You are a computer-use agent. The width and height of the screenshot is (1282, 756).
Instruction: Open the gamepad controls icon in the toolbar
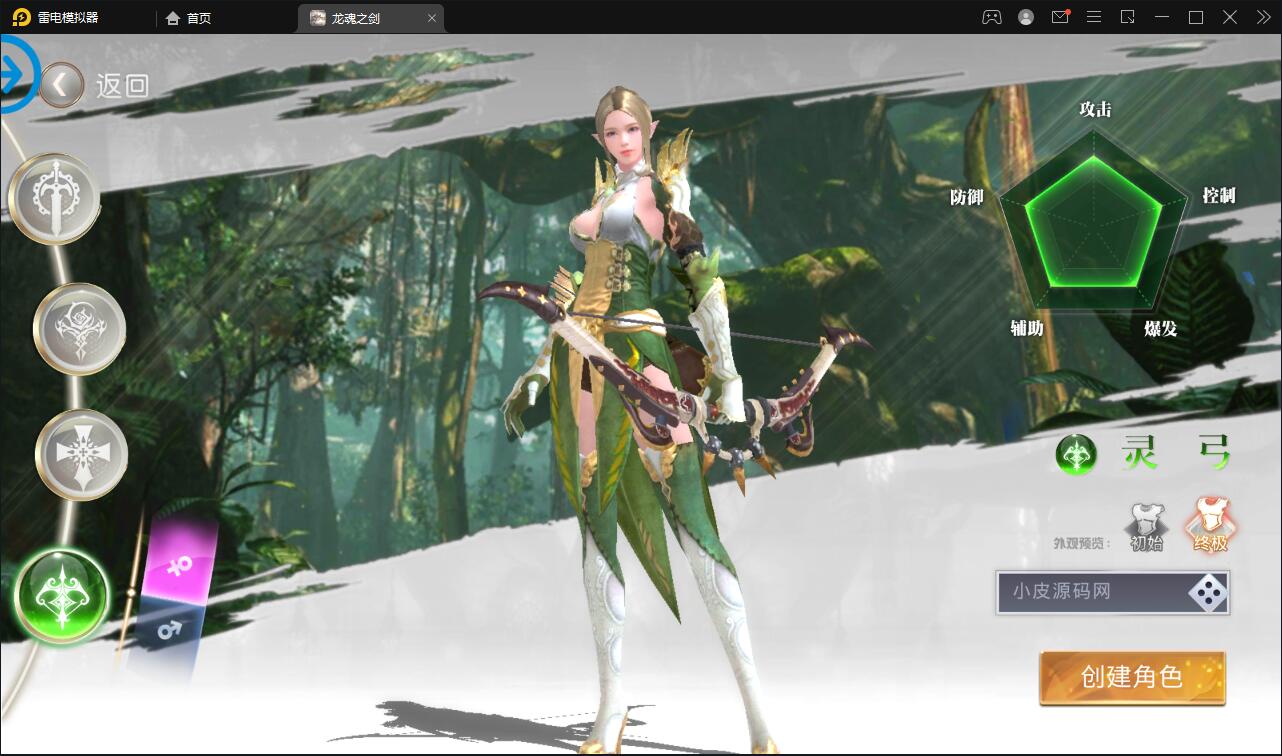click(991, 17)
